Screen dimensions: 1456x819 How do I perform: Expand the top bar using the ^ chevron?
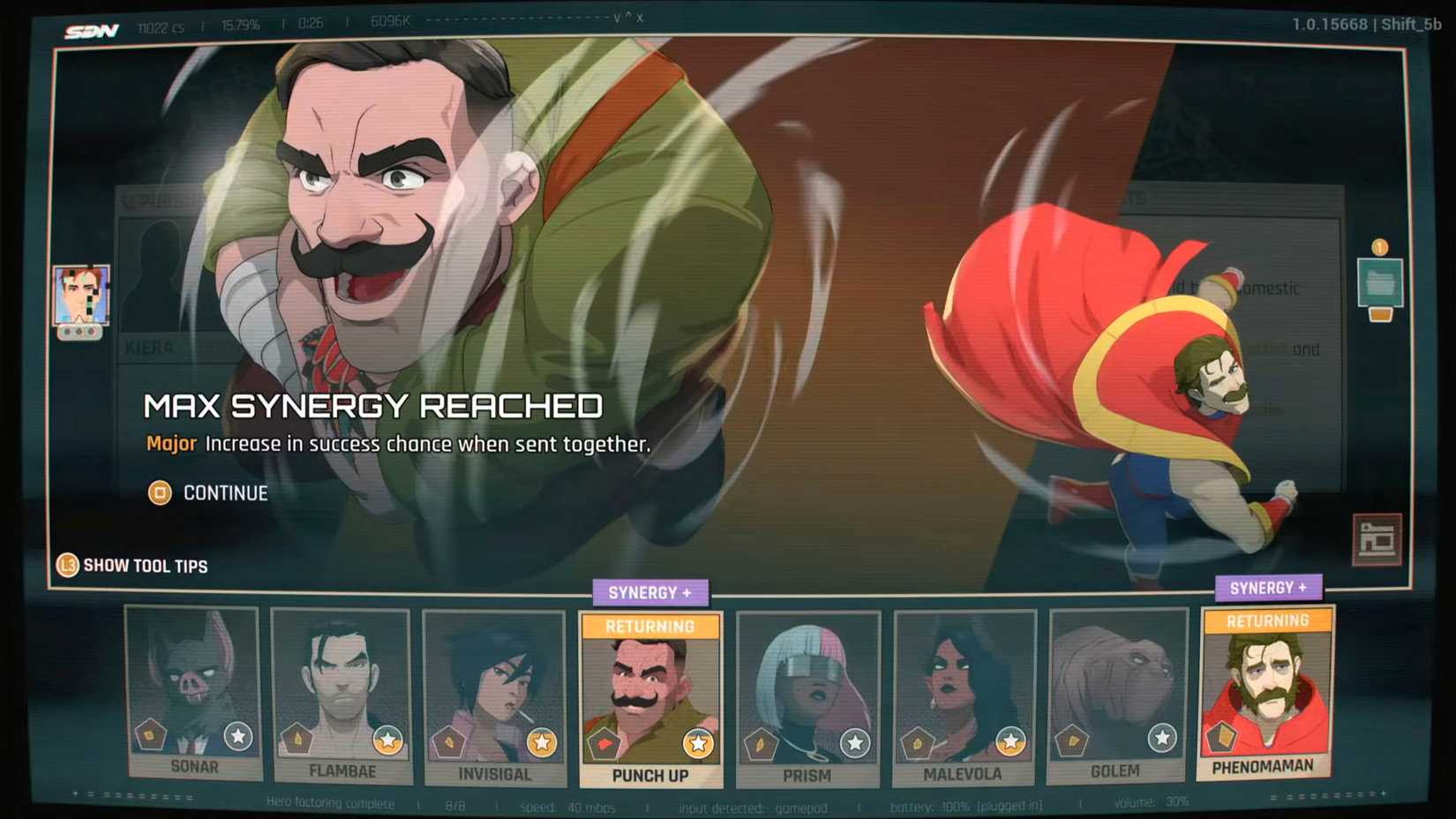630,16
